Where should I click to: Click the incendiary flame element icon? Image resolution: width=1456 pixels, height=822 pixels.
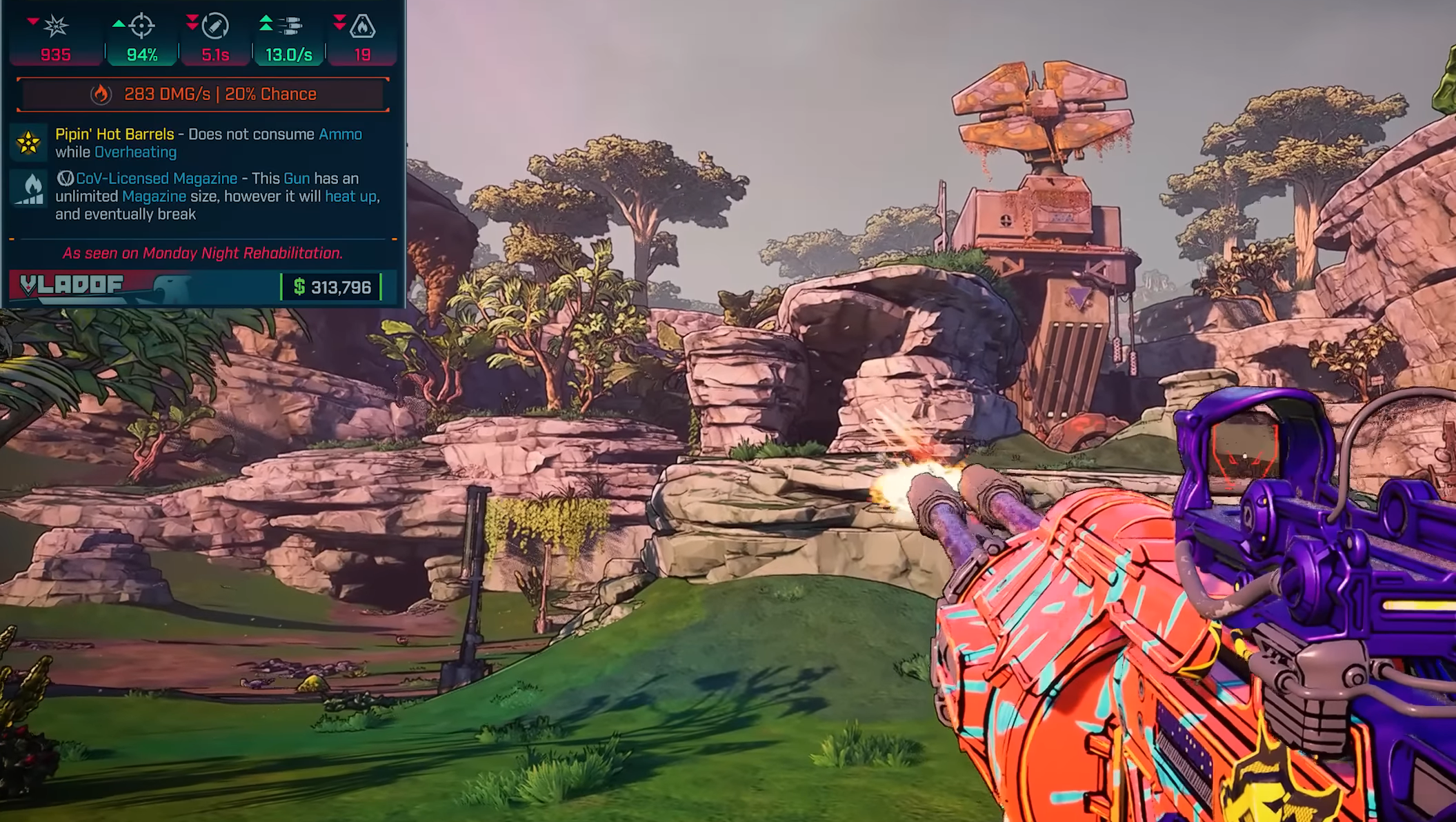pyautogui.click(x=101, y=94)
